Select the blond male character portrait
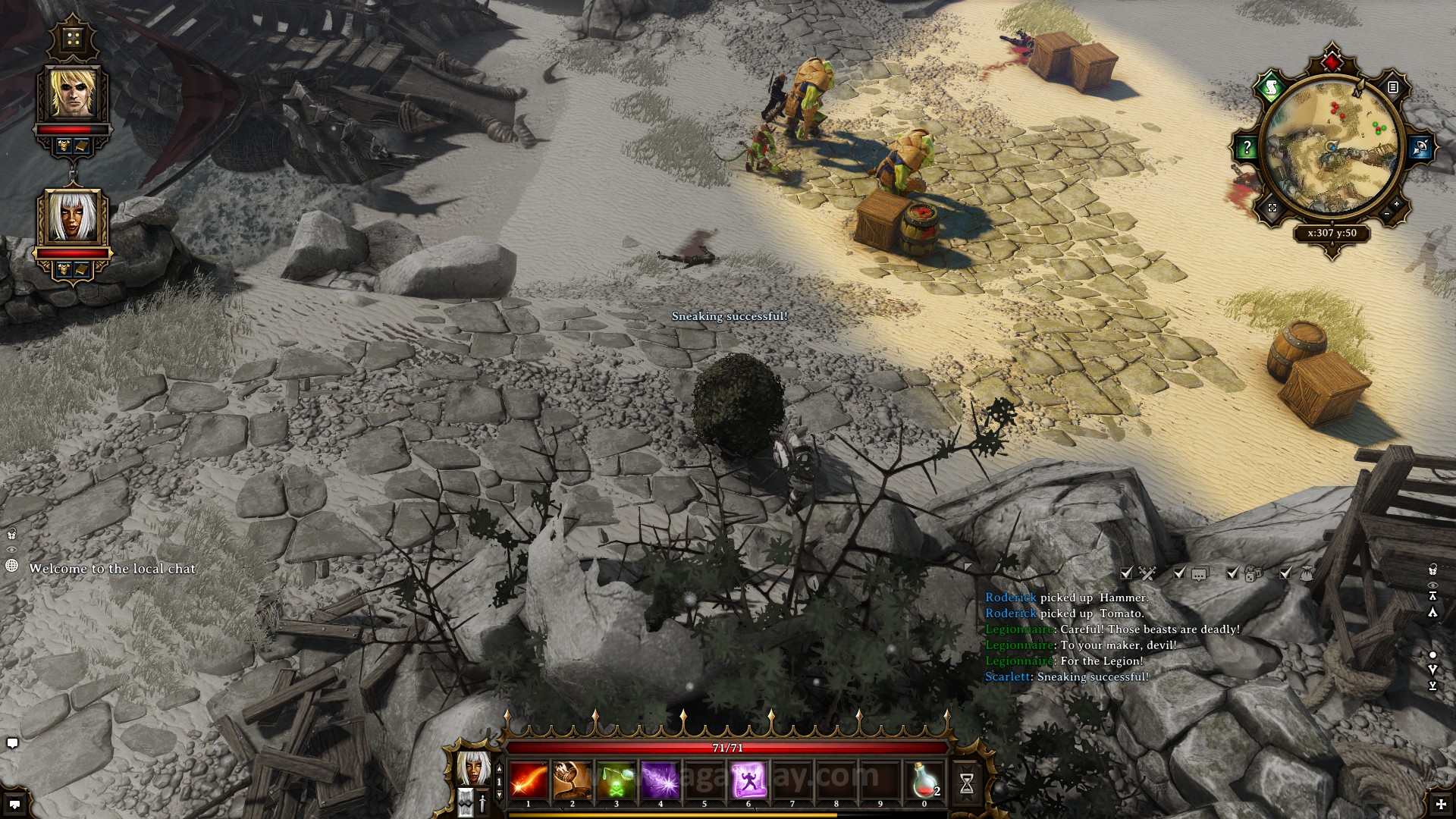This screenshot has height=819, width=1456. [74, 94]
